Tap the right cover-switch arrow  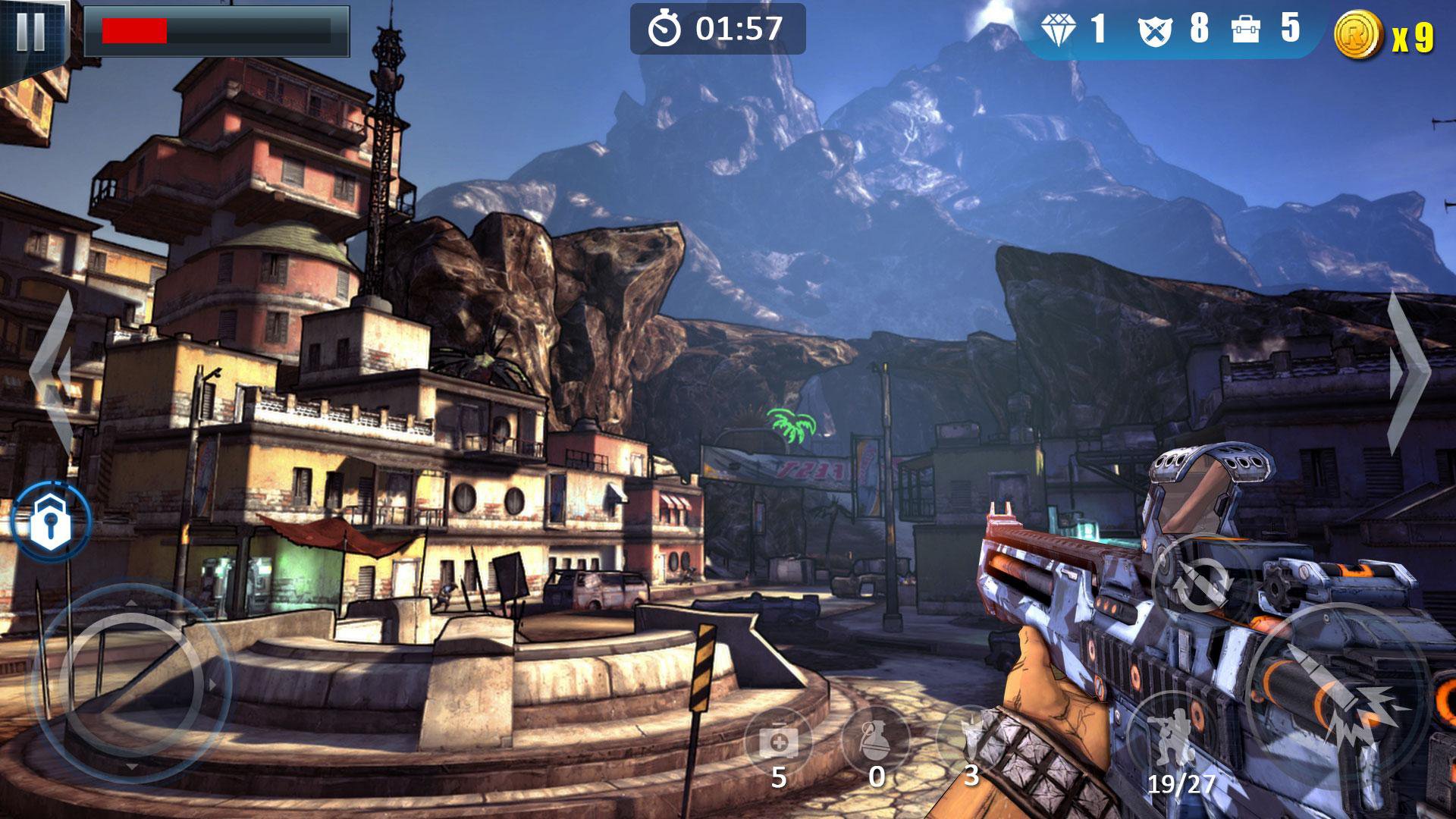[1409, 373]
